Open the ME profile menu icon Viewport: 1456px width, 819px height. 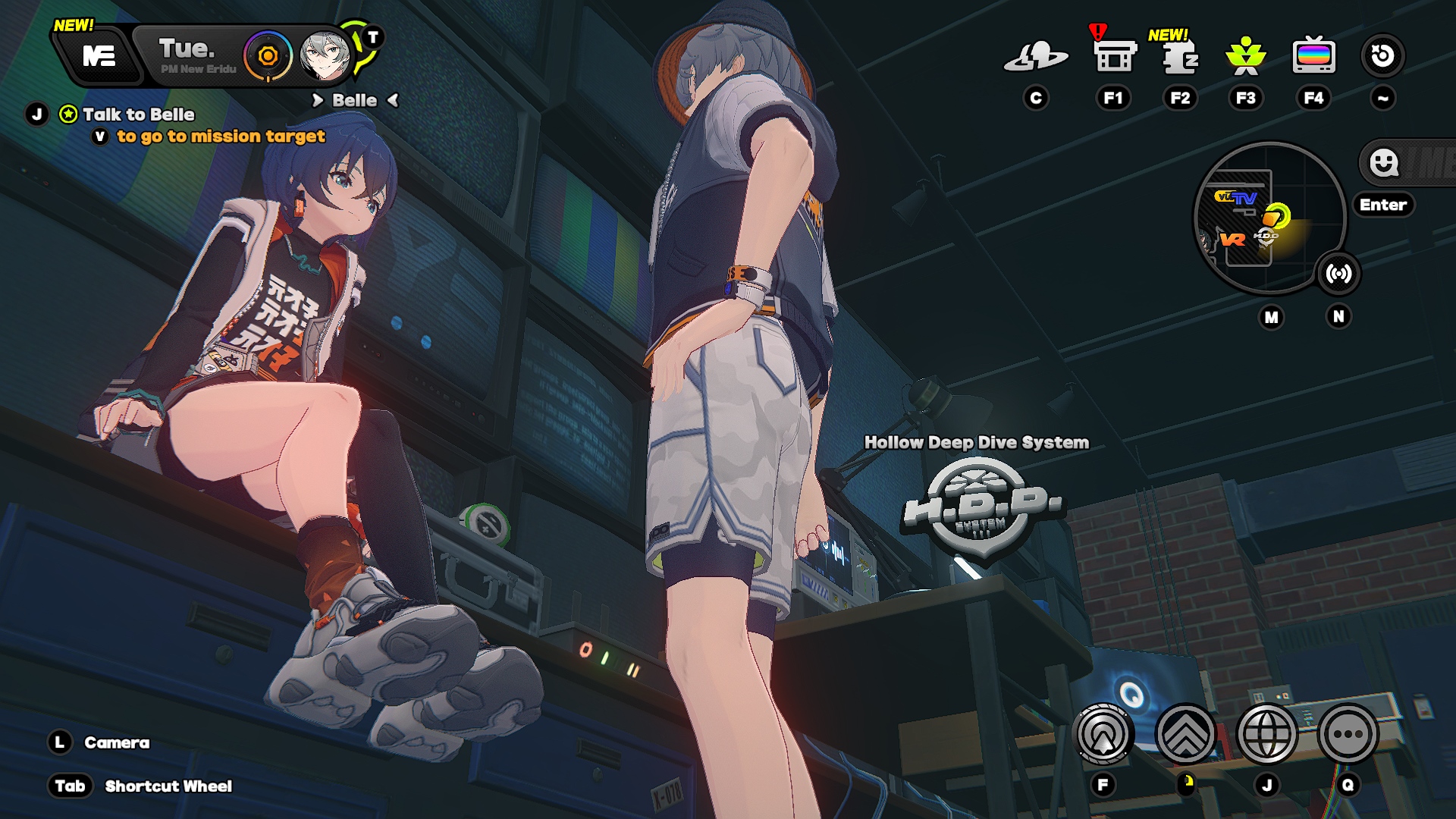point(99,56)
